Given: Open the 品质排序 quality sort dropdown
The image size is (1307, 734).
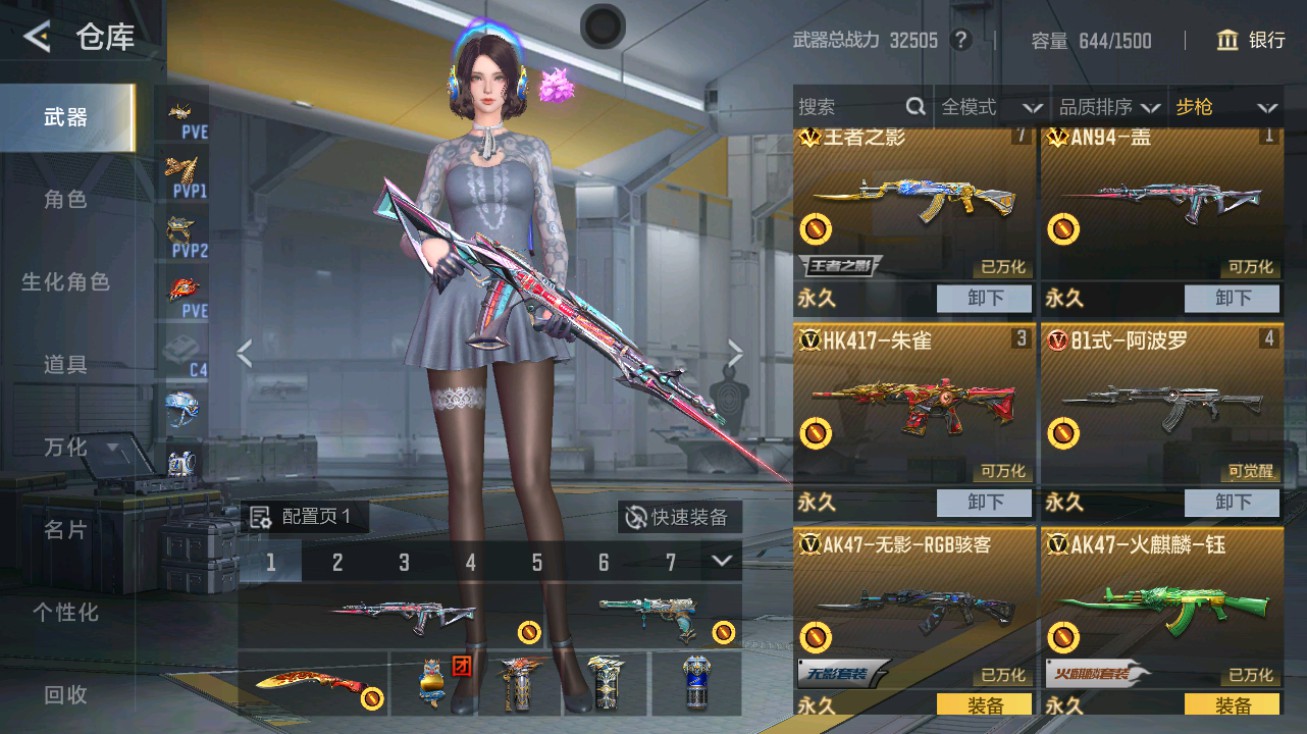Looking at the screenshot, I should pyautogui.click(x=1105, y=106).
